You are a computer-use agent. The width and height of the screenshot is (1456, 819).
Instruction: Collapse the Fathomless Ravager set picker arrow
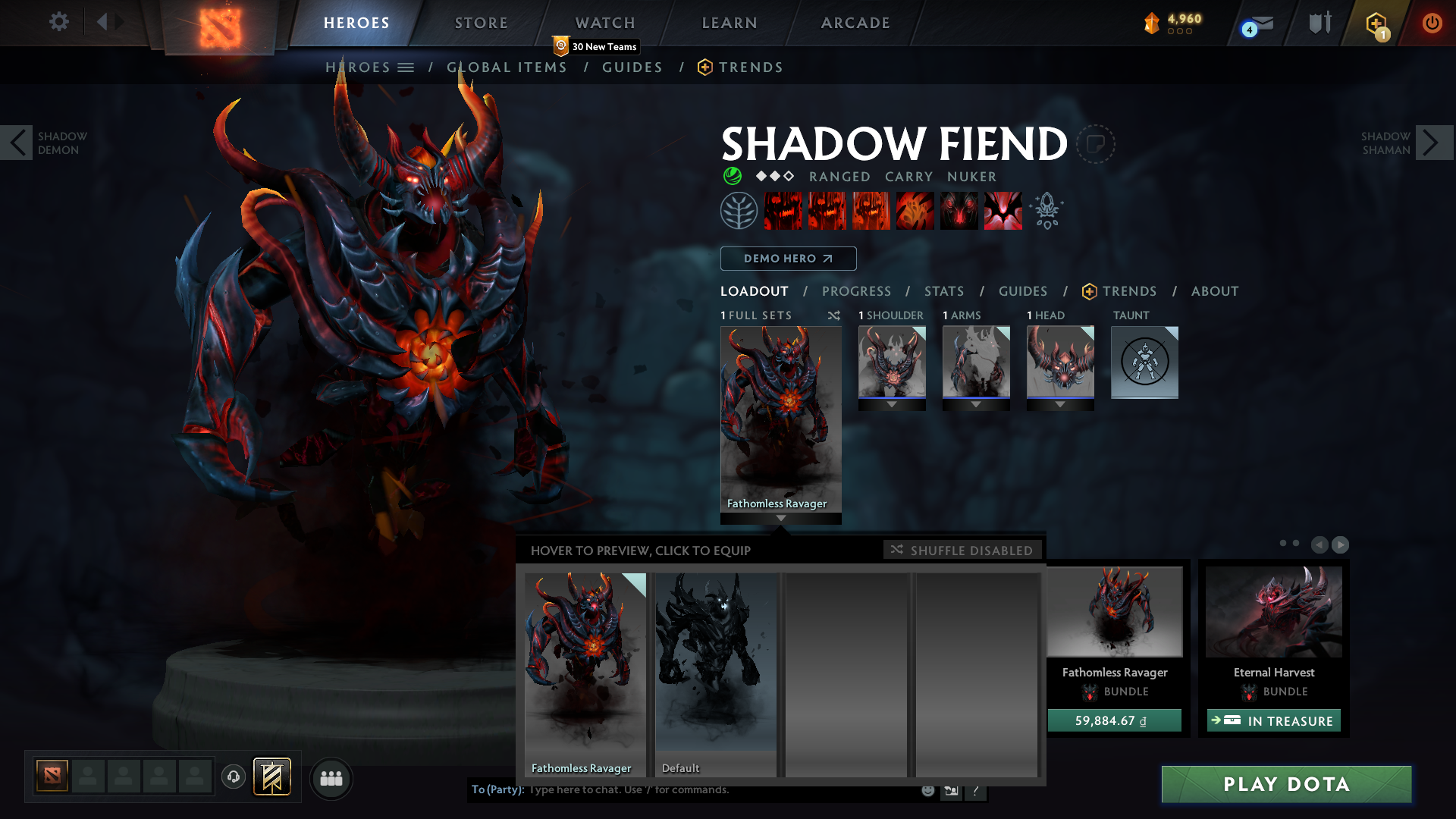pos(781,519)
